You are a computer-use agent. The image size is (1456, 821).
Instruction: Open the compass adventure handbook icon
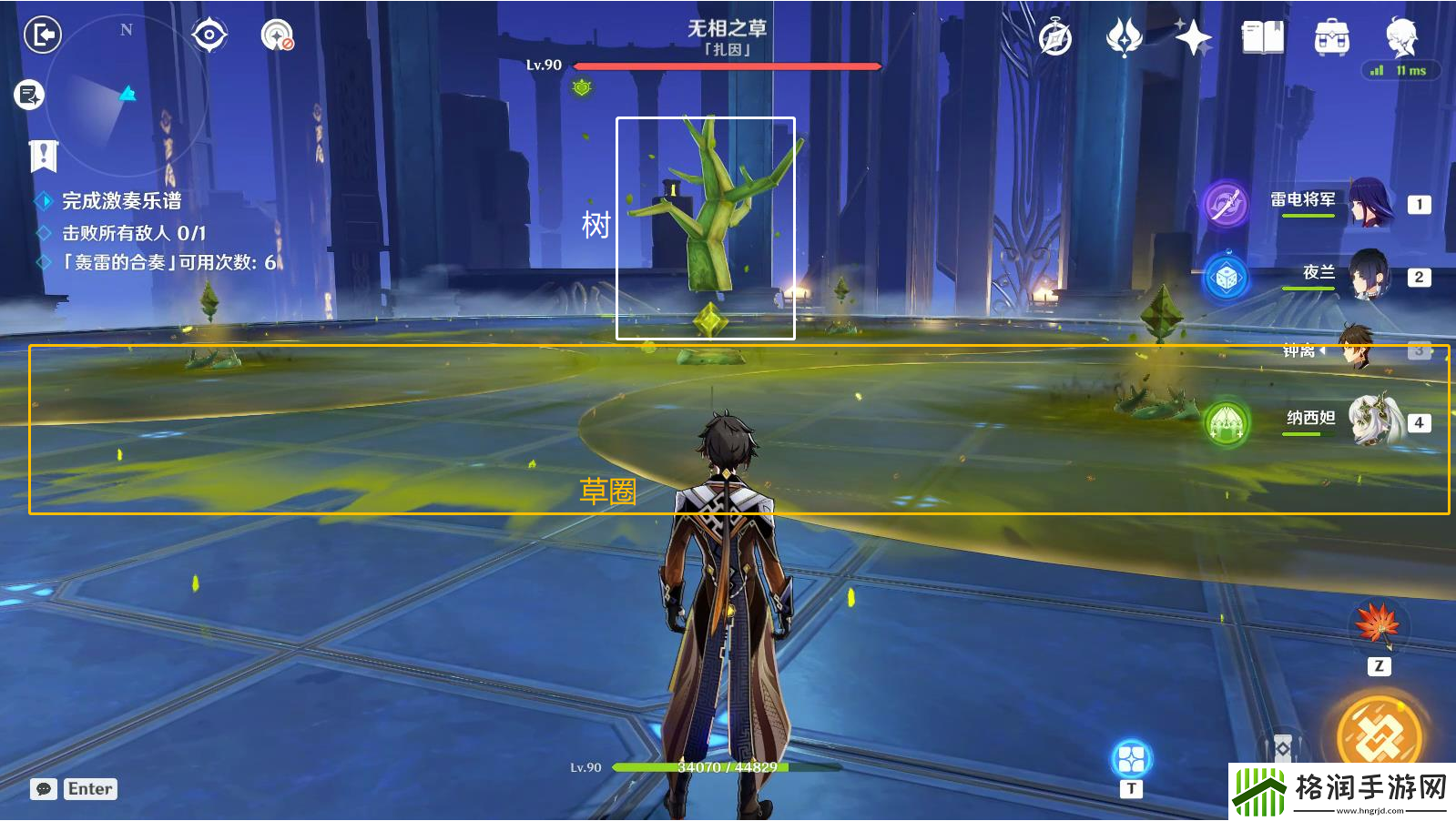pos(1055,38)
